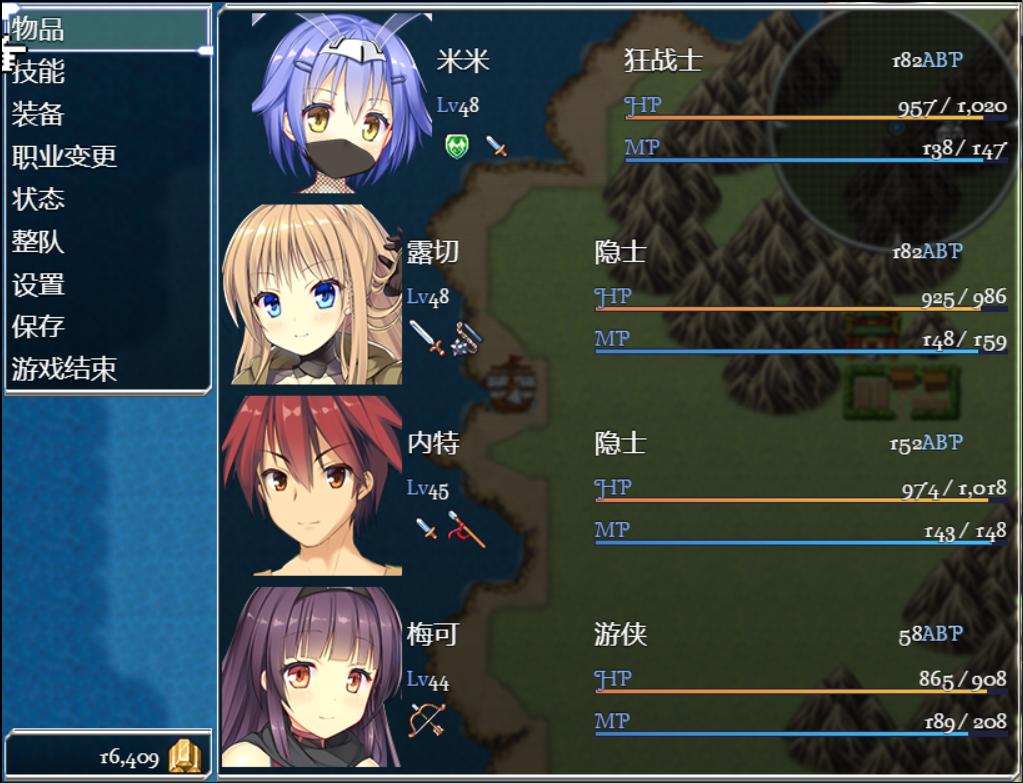Select the 技能 skills entry
The width and height of the screenshot is (1023, 783).
[40, 72]
